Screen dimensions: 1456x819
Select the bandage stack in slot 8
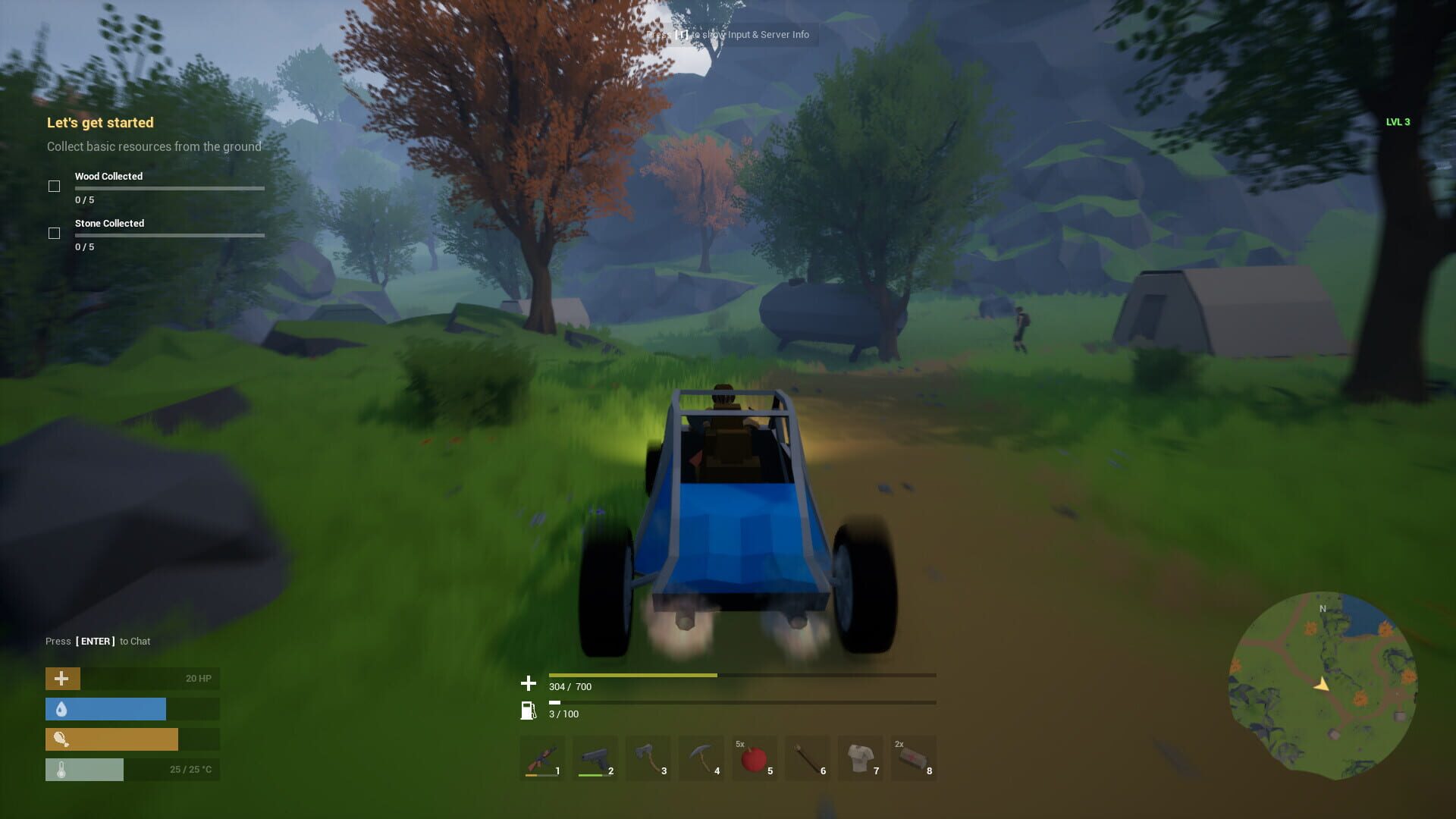914,758
